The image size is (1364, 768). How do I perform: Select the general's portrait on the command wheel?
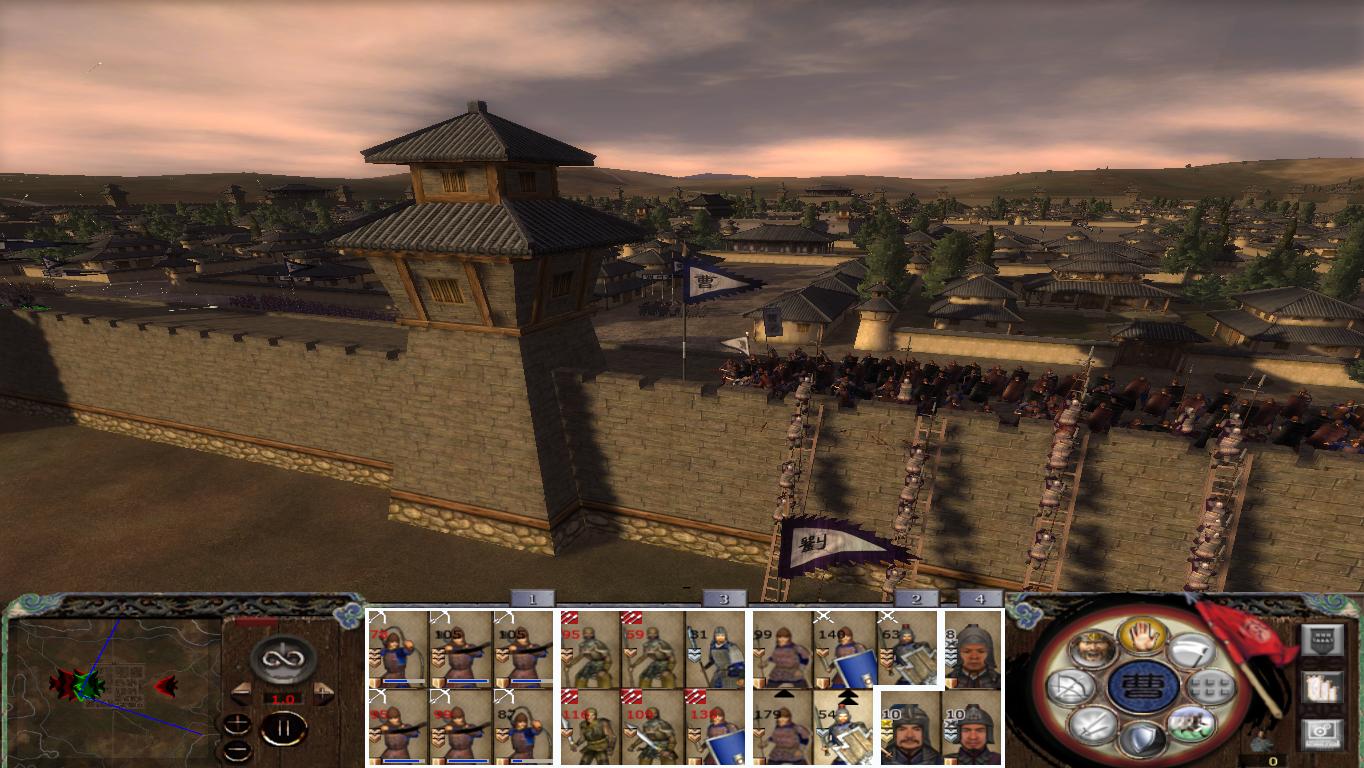click(1093, 651)
